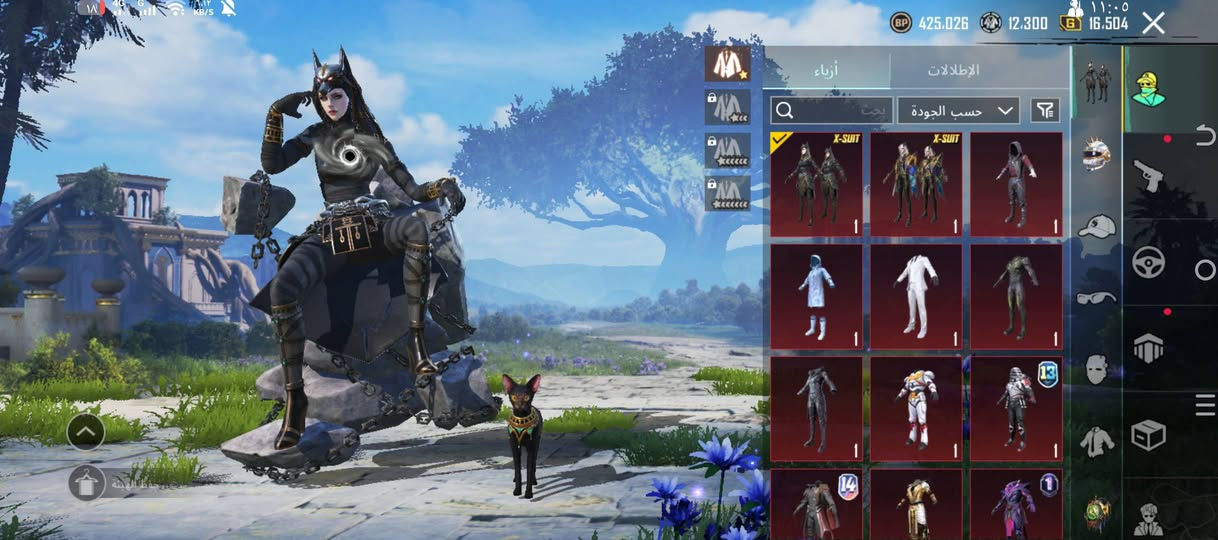Open the filter options icon
1218x540 pixels.
[1045, 110]
